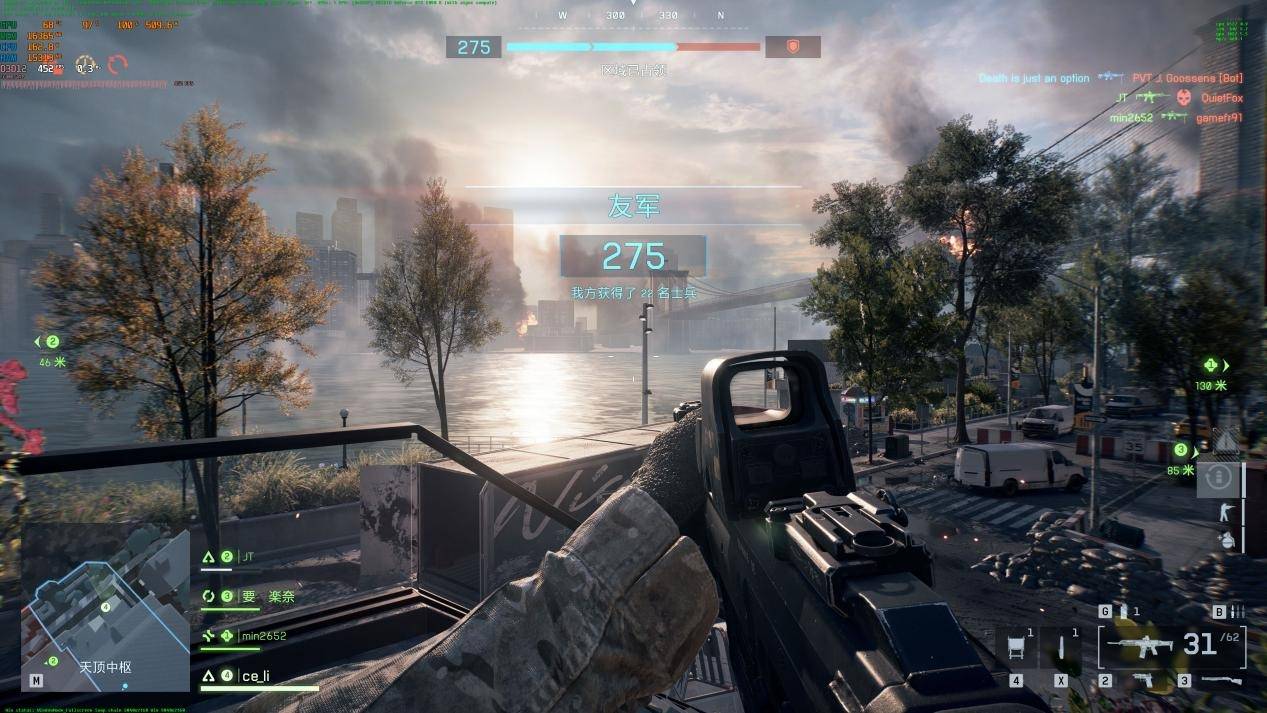Click the circular reload ammo status icon
Image resolution: width=1267 pixels, height=713 pixels.
(x=1218, y=478)
